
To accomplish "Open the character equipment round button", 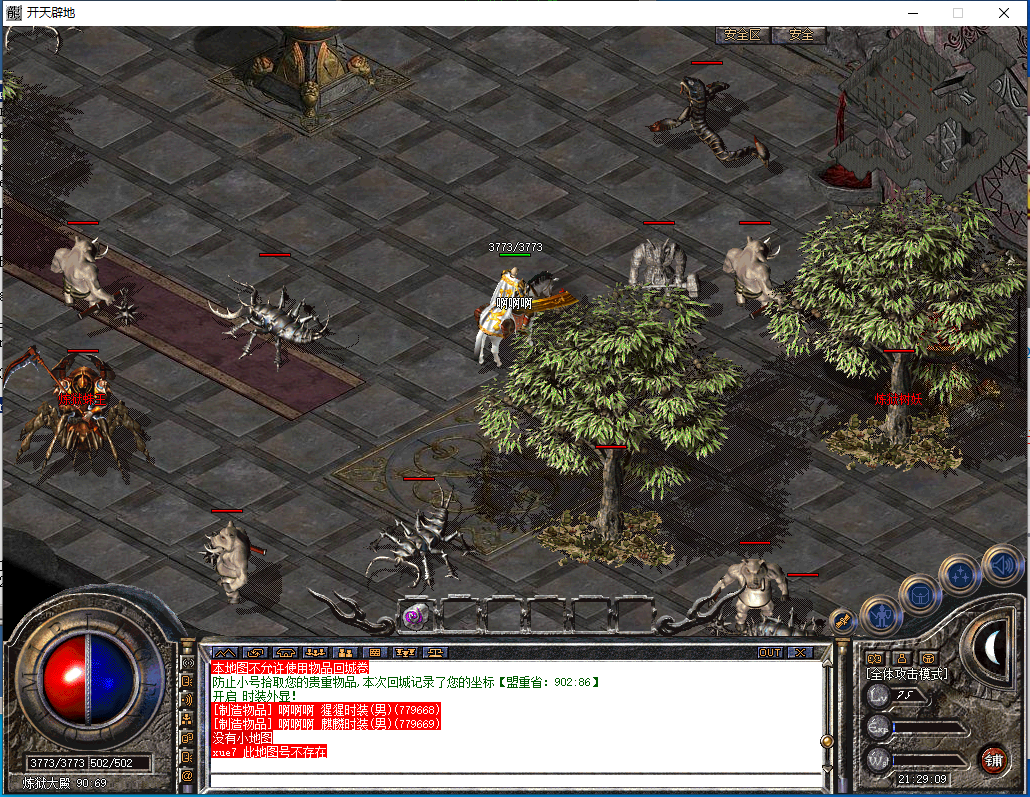I will pyautogui.click(x=881, y=612).
